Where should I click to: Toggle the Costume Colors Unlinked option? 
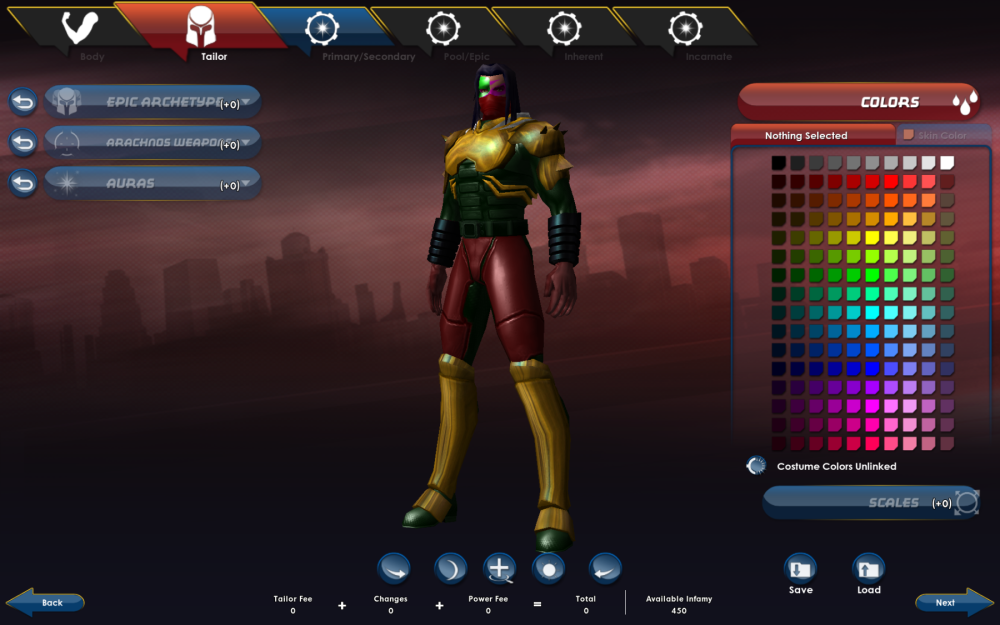point(757,466)
